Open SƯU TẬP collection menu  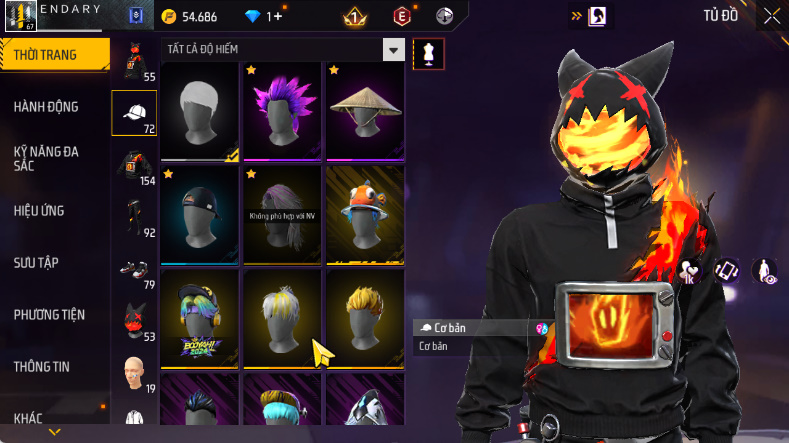click(x=37, y=262)
